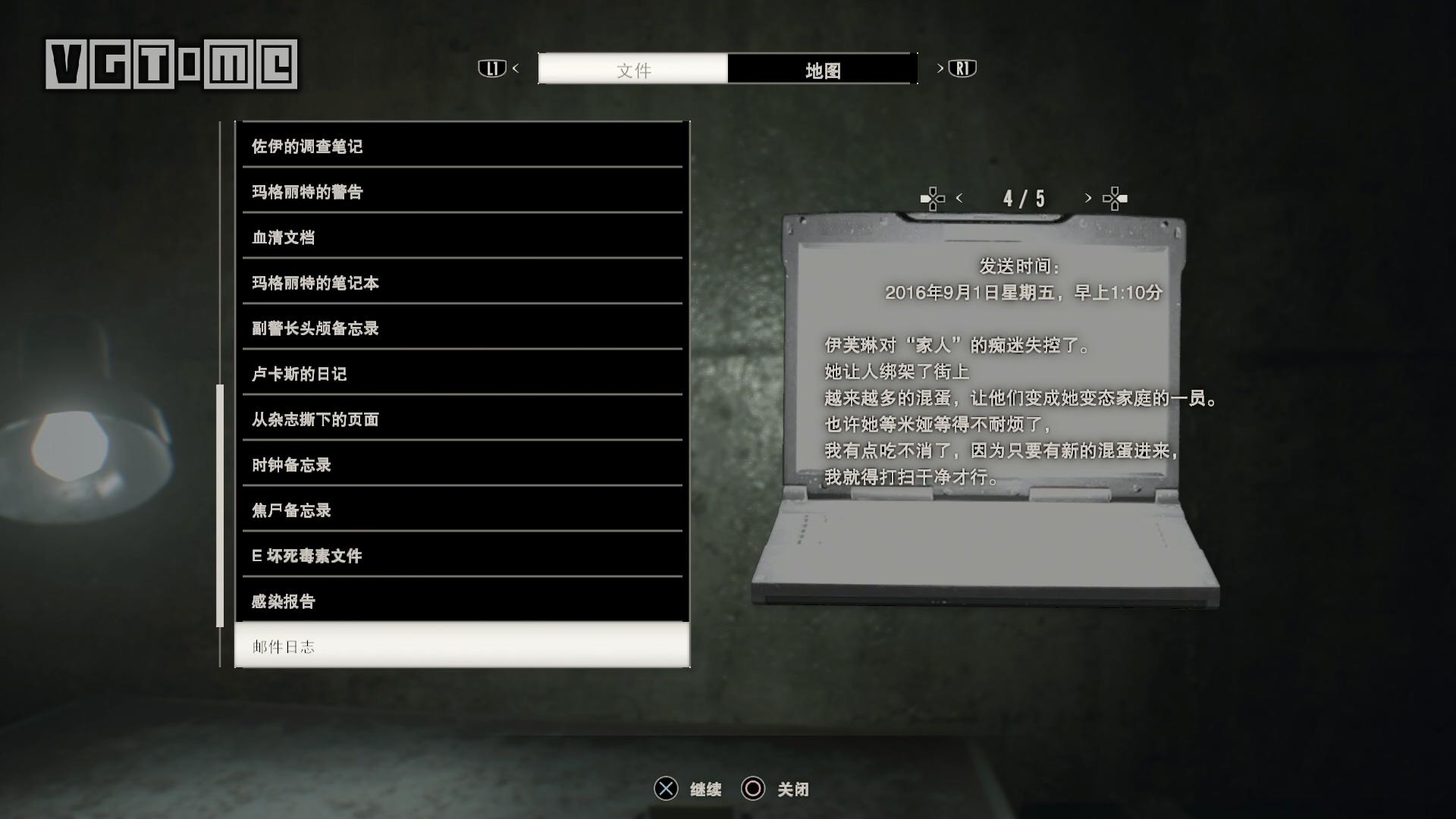Switch to the 地图 tab
1456x819 pixels.
coord(822,70)
